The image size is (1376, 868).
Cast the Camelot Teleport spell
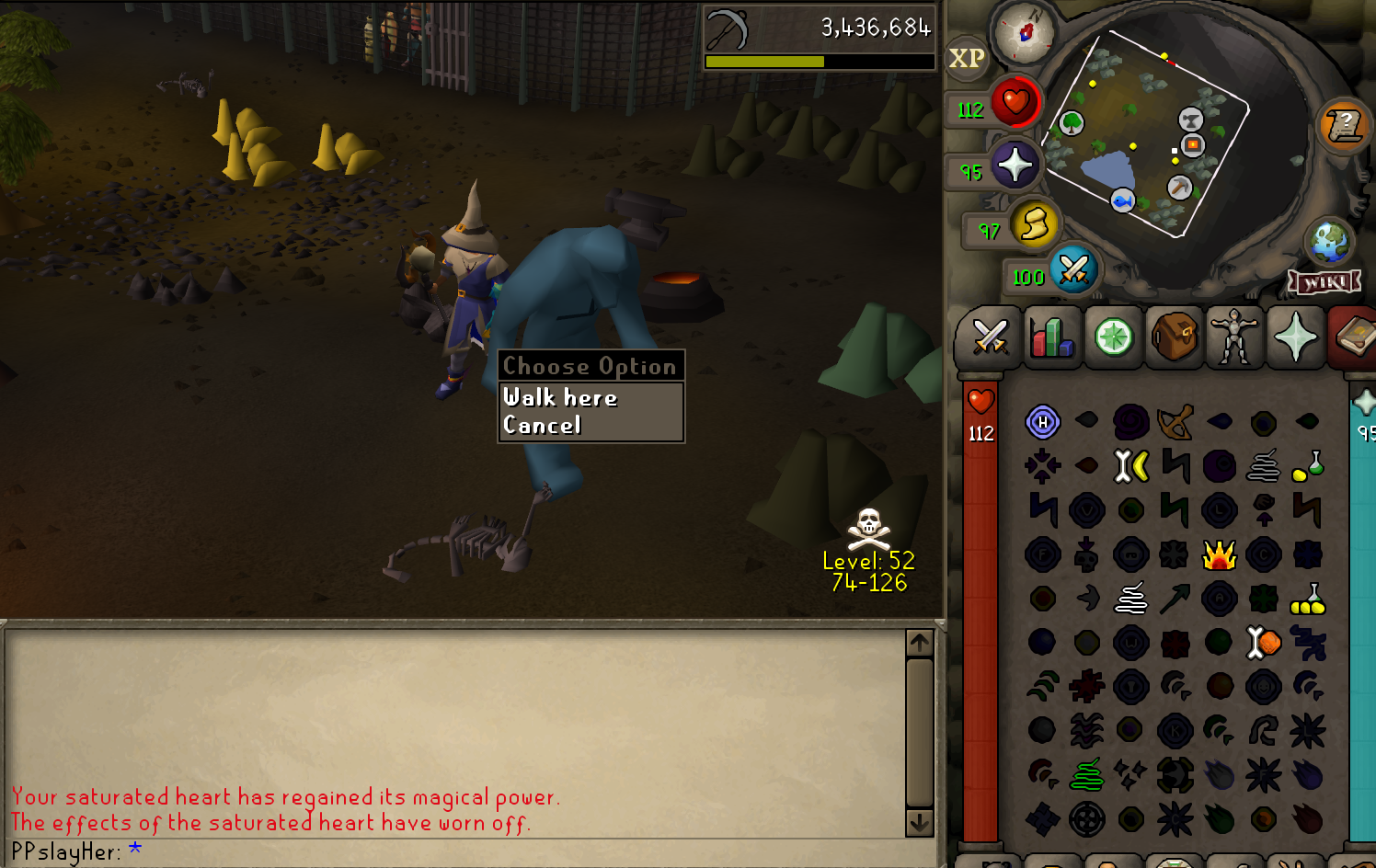tap(1220, 554)
